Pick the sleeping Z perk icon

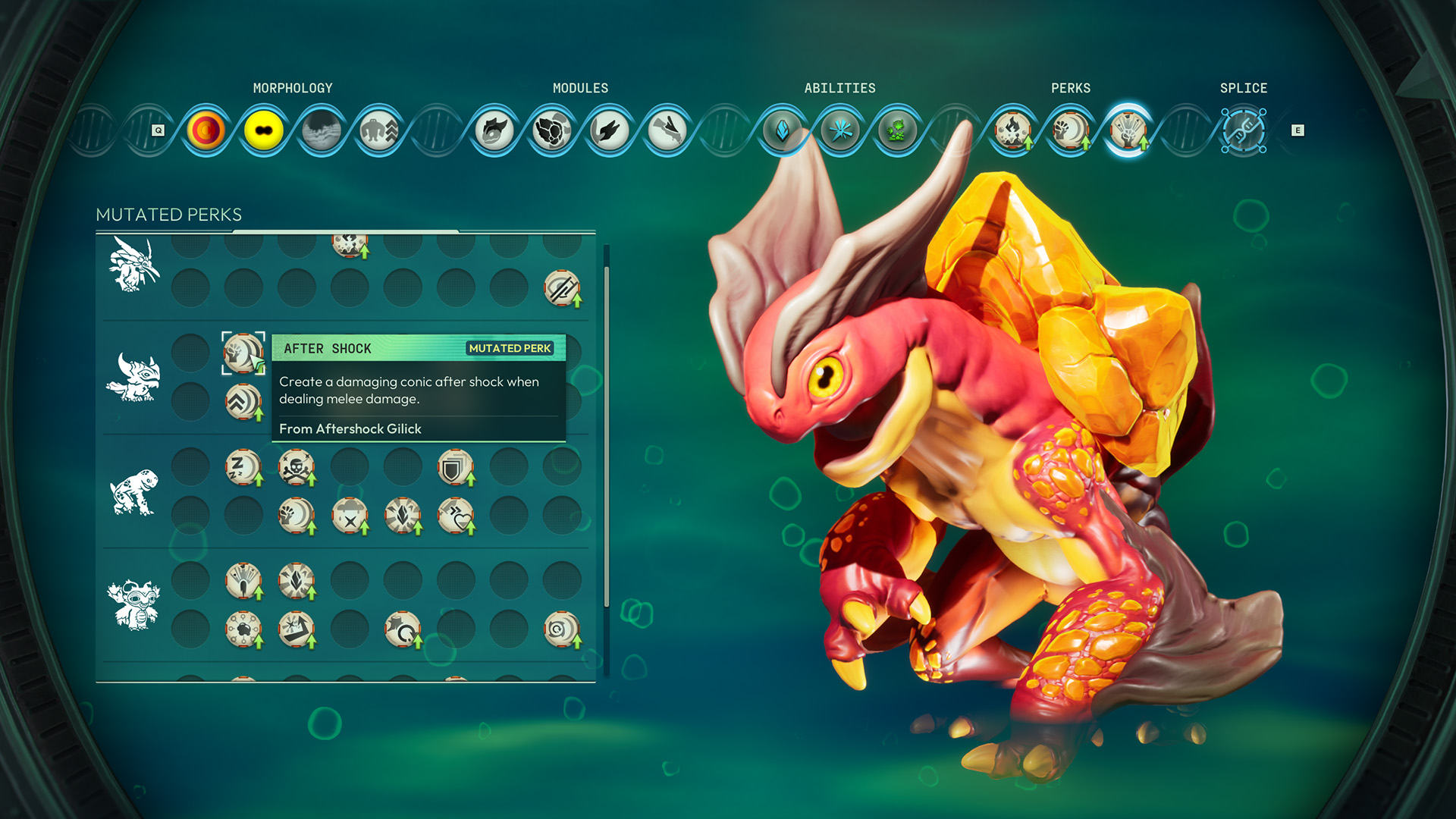(243, 466)
